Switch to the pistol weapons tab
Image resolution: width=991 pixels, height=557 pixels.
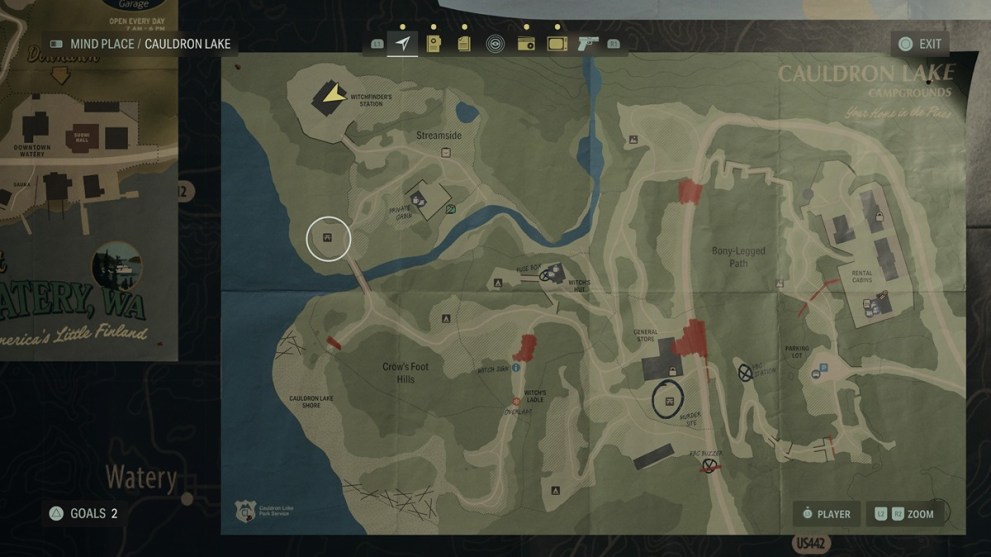tap(588, 44)
